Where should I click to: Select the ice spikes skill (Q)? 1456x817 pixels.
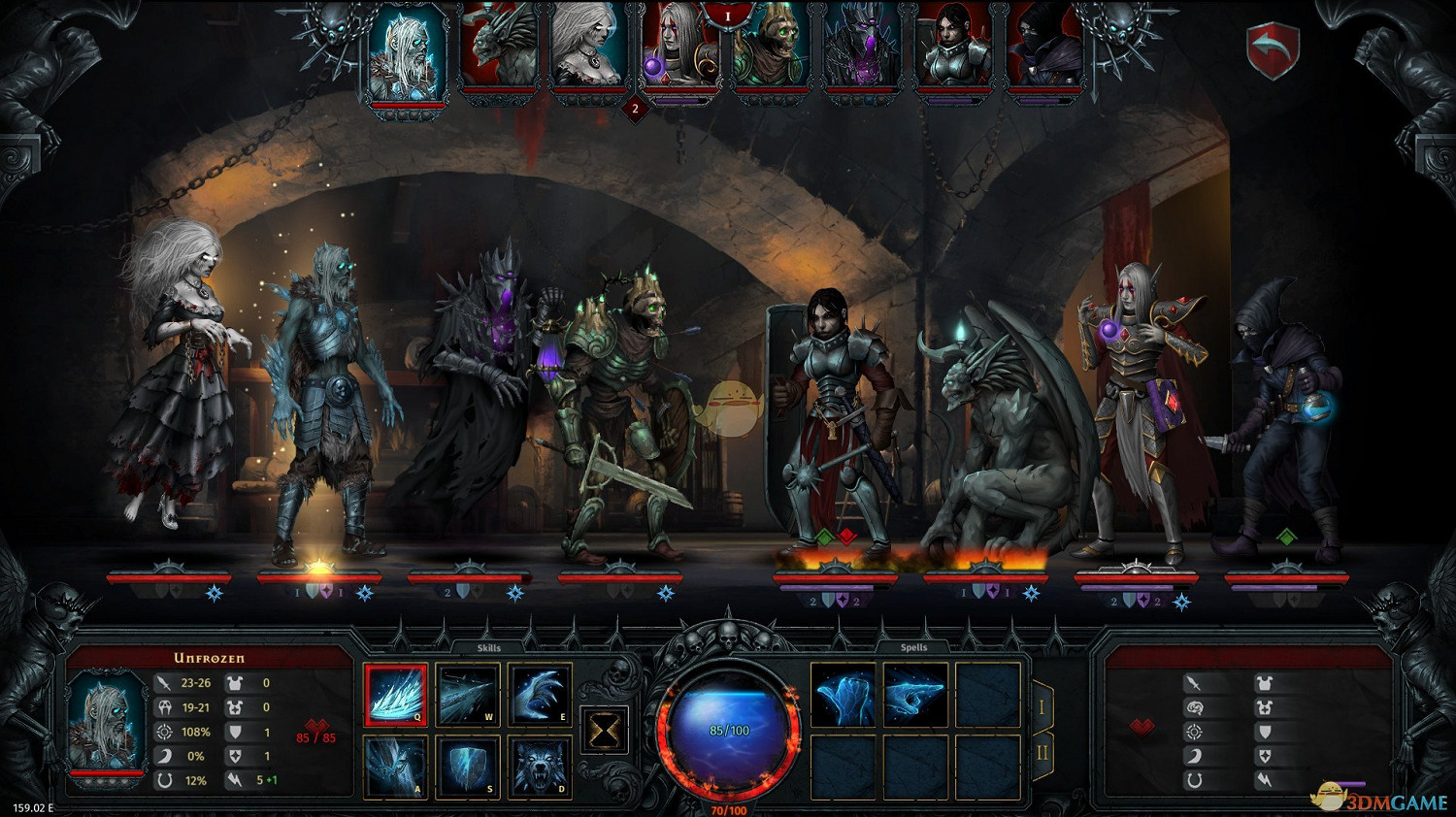[x=396, y=695]
